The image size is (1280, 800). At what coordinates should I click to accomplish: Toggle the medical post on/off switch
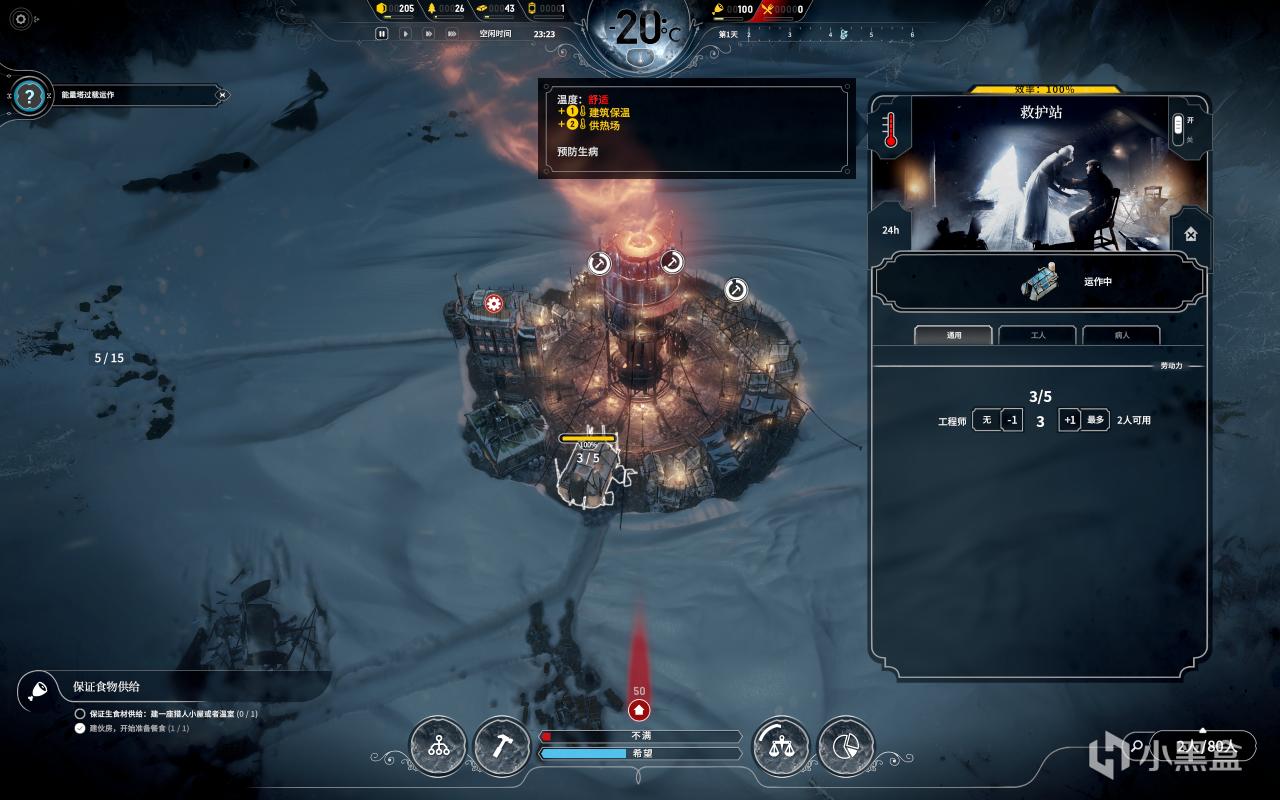1177,127
